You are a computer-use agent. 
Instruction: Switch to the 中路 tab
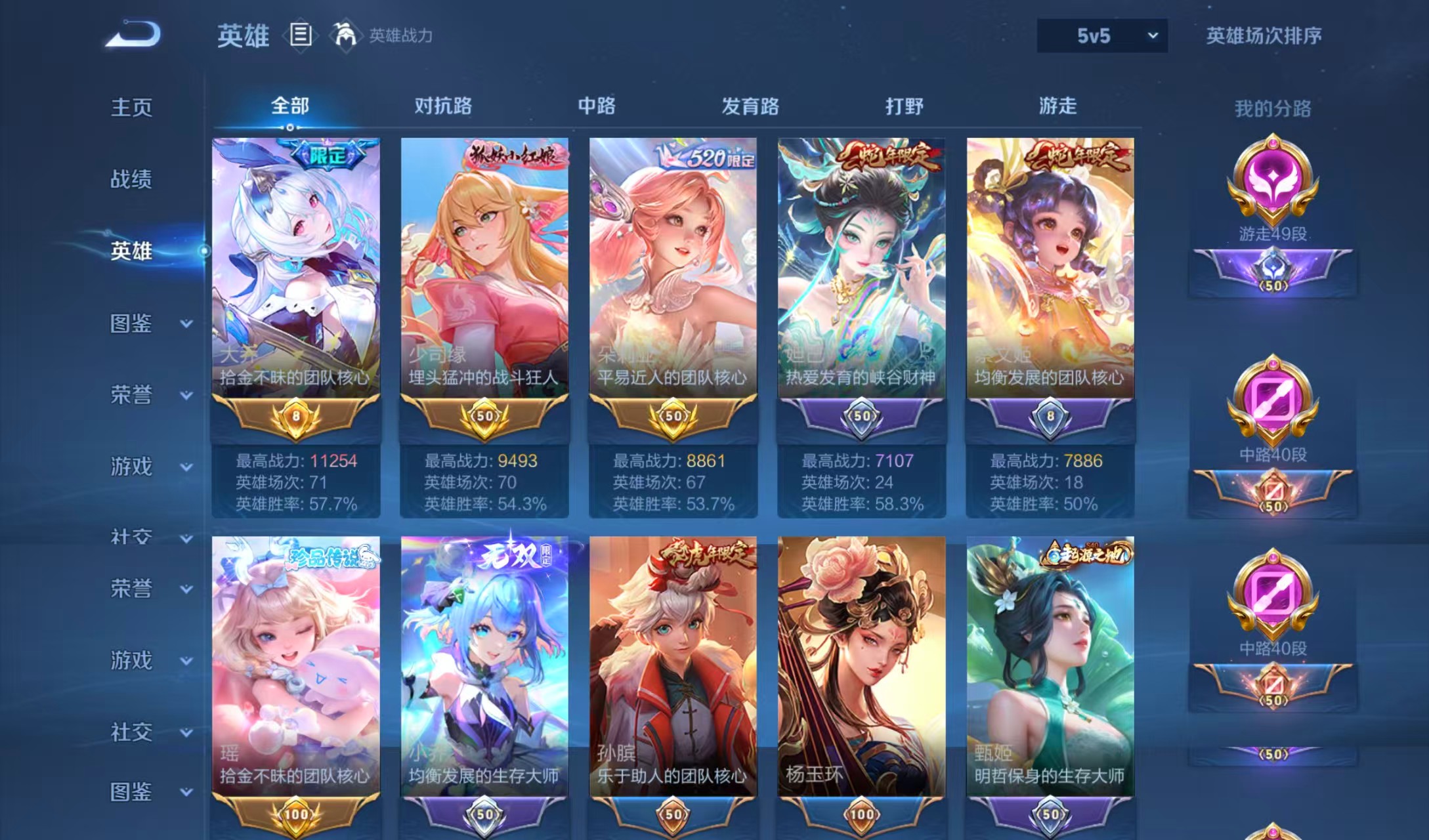[597, 106]
